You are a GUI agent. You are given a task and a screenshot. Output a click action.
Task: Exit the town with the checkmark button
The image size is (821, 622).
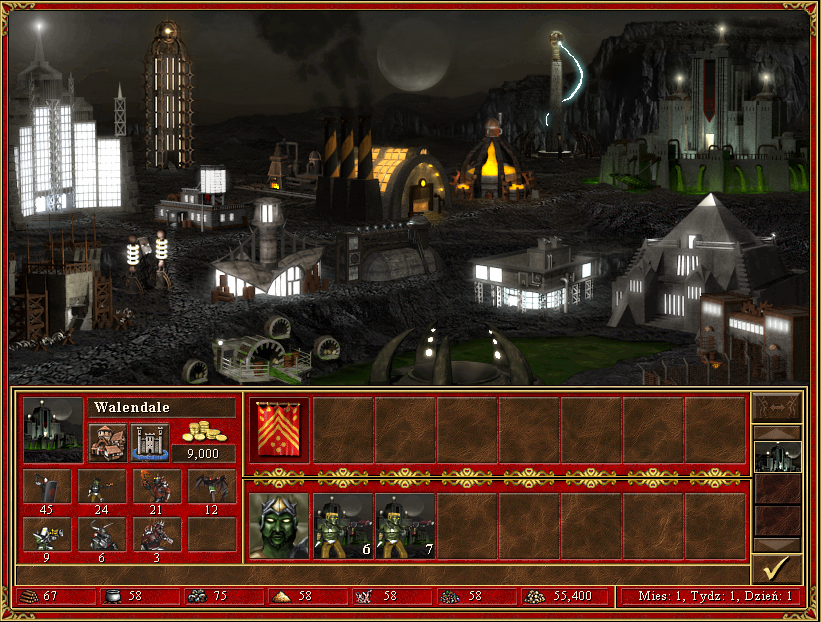(777, 569)
